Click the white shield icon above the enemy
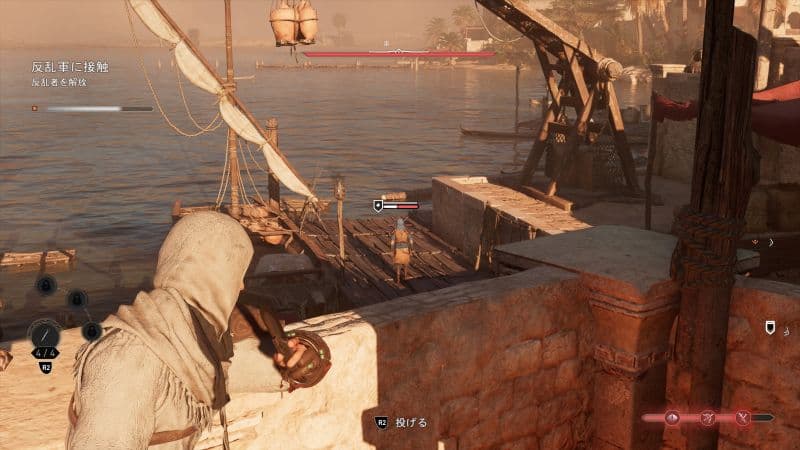The width and height of the screenshot is (800, 450). pos(378,205)
